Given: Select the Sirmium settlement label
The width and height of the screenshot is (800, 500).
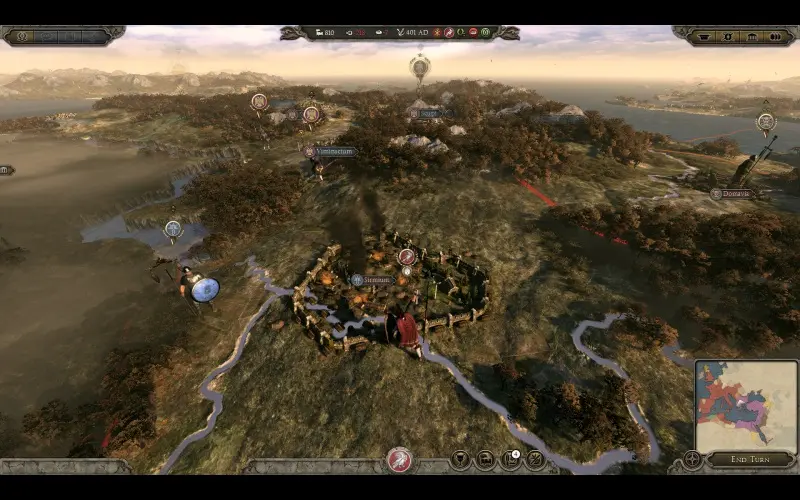Looking at the screenshot, I should tap(371, 280).
